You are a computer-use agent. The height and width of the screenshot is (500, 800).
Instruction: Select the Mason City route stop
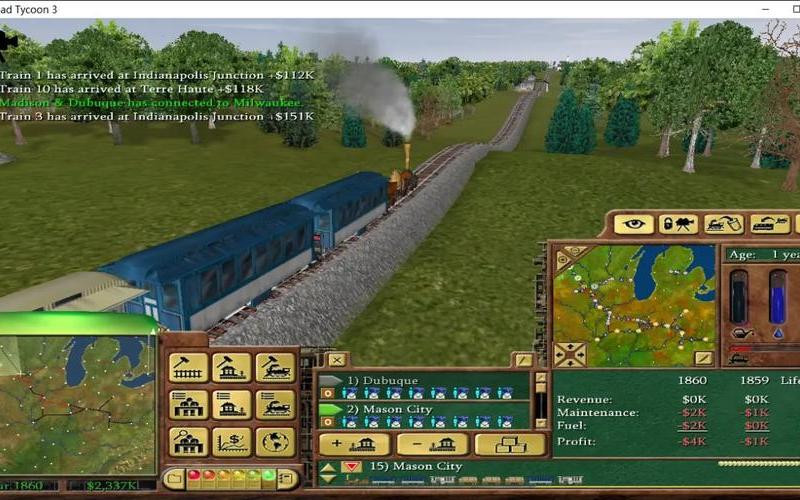(389, 409)
